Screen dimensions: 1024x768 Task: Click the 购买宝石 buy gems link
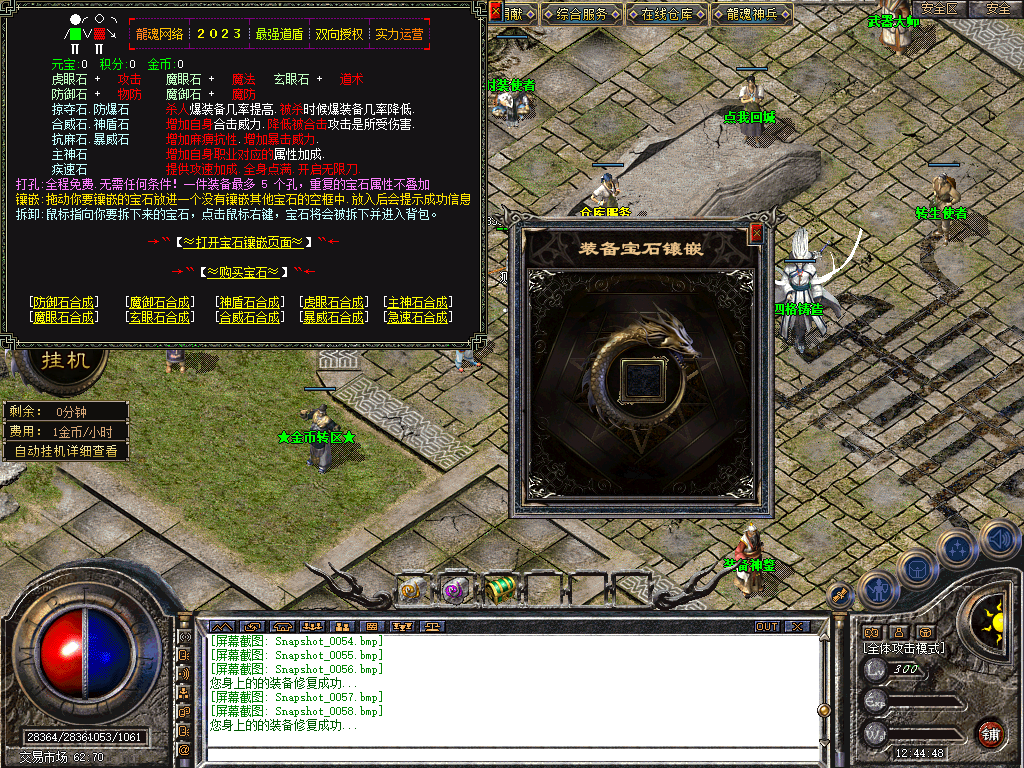click(244, 272)
